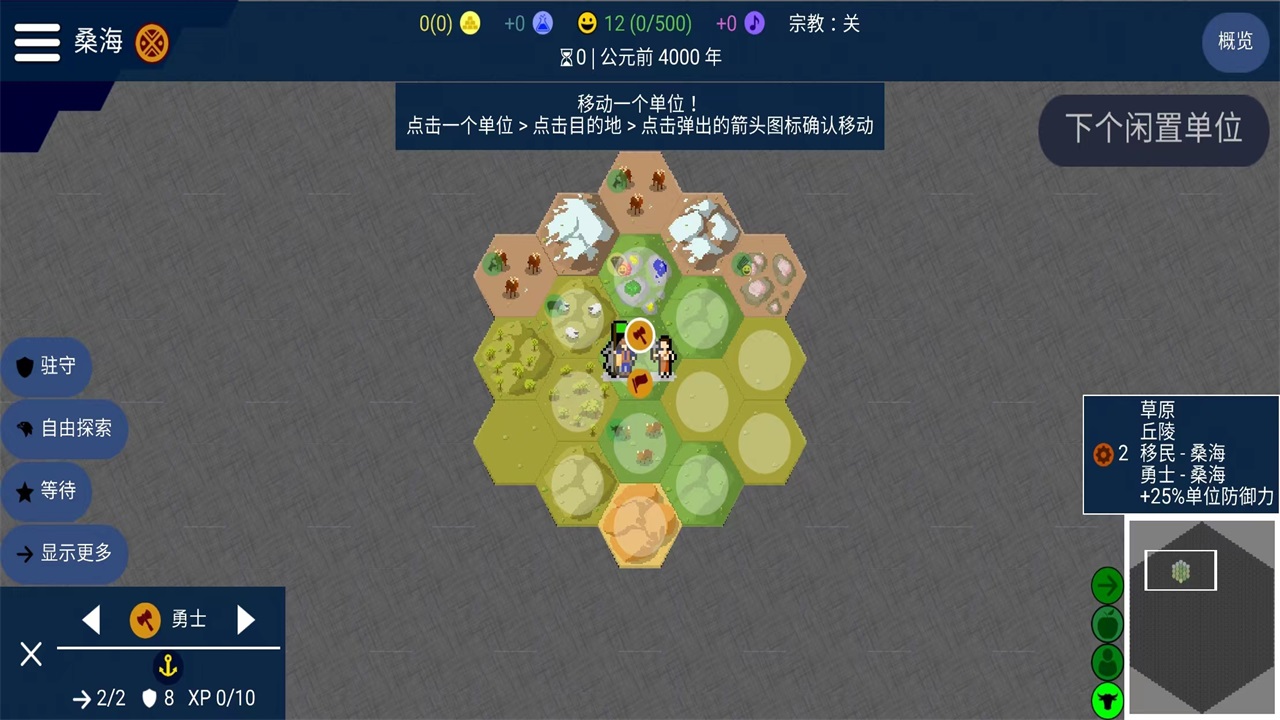Click the culture music note icon

(x=754, y=23)
